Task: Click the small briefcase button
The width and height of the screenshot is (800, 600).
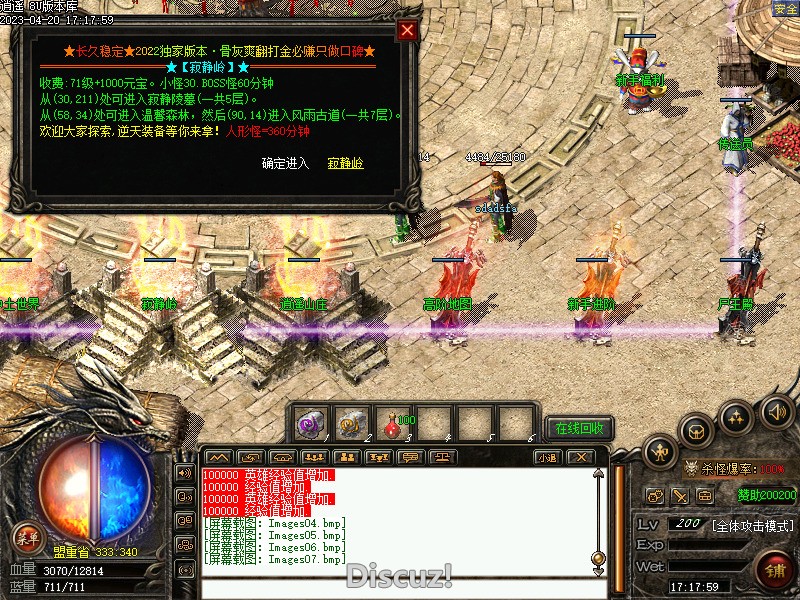Action: [705, 495]
